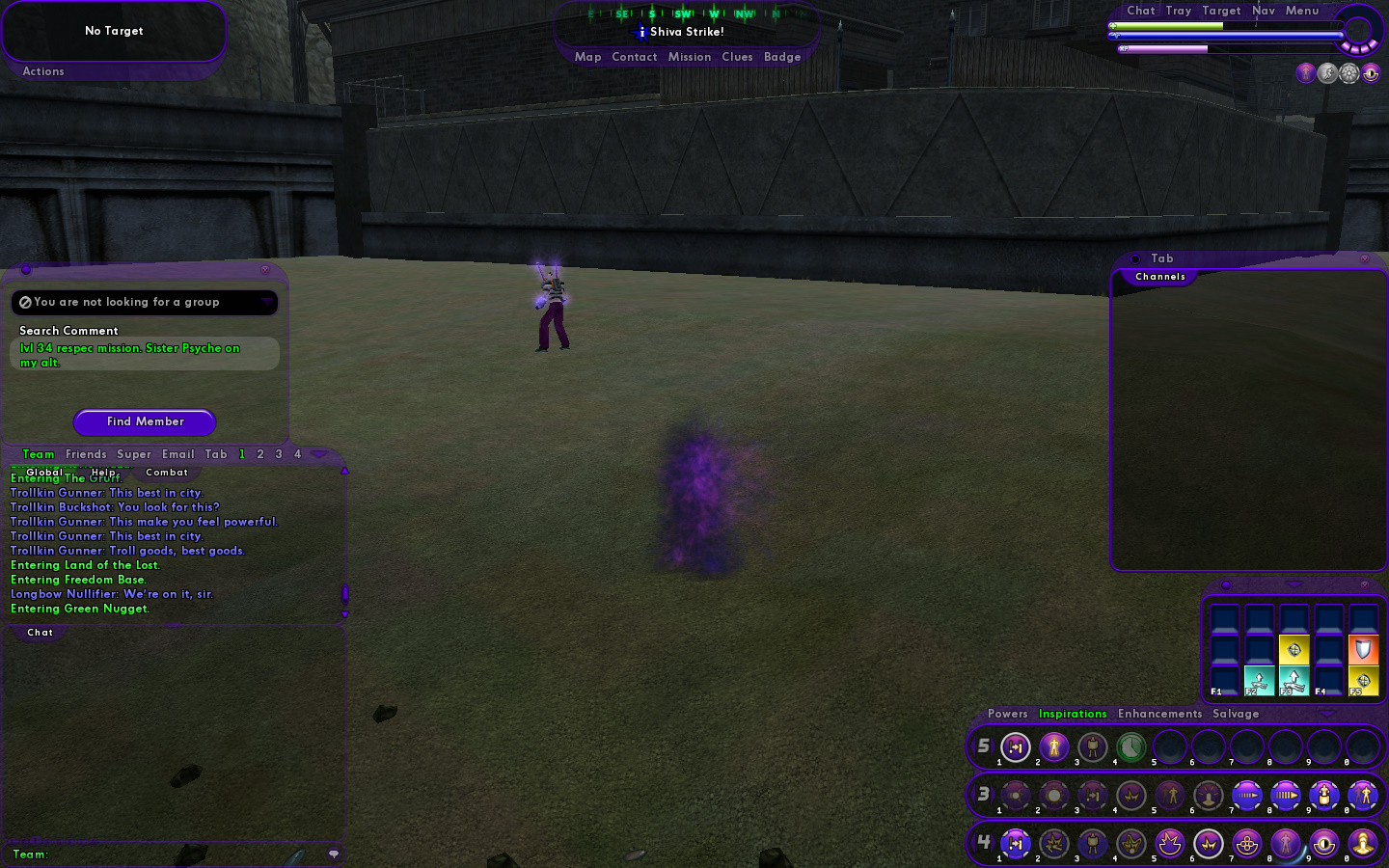This screenshot has height=868, width=1389.
Task: Open the Actions menu under target window
Action: 43,71
